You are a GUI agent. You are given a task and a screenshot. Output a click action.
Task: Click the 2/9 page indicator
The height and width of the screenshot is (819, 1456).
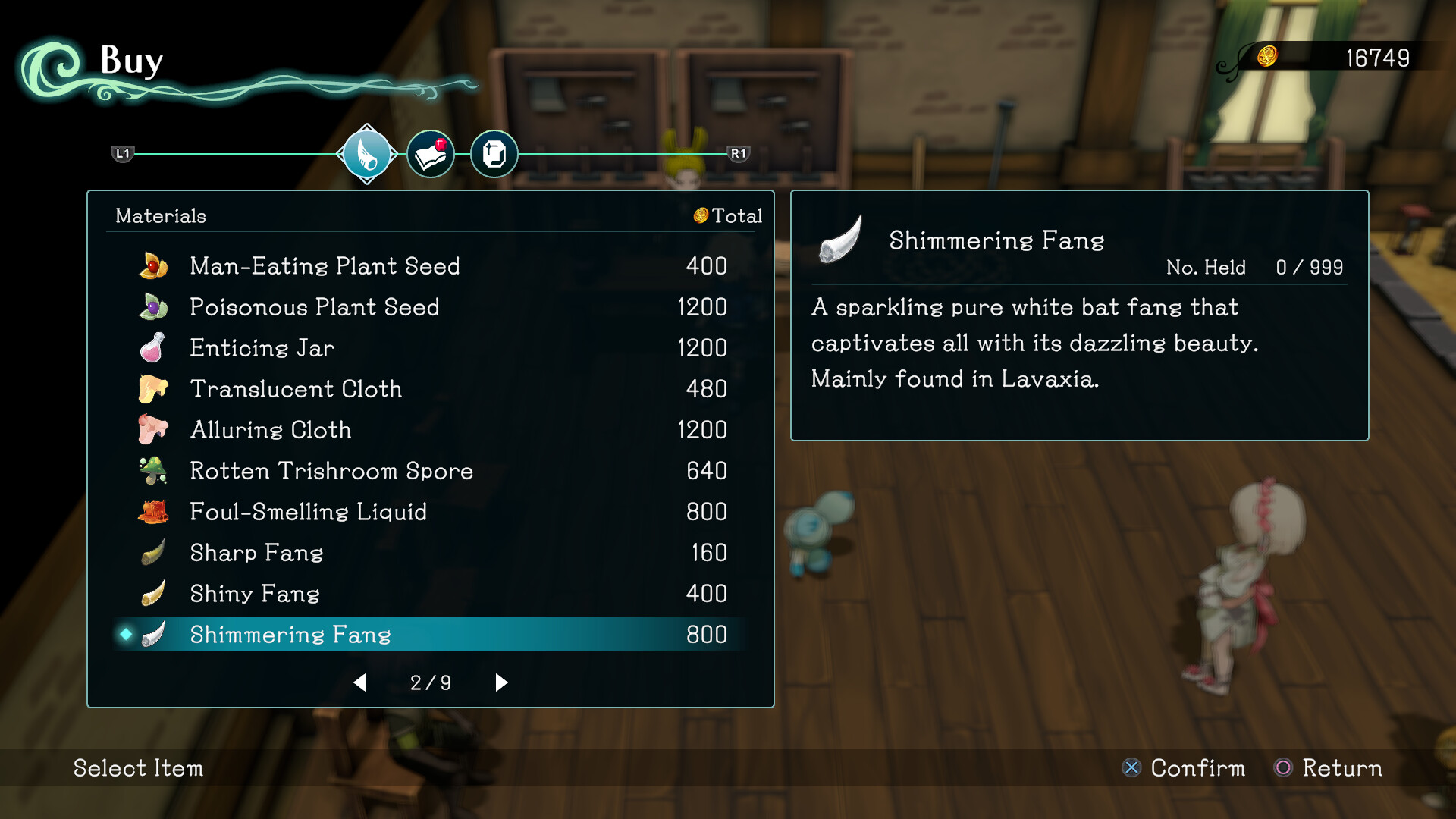[x=430, y=682]
